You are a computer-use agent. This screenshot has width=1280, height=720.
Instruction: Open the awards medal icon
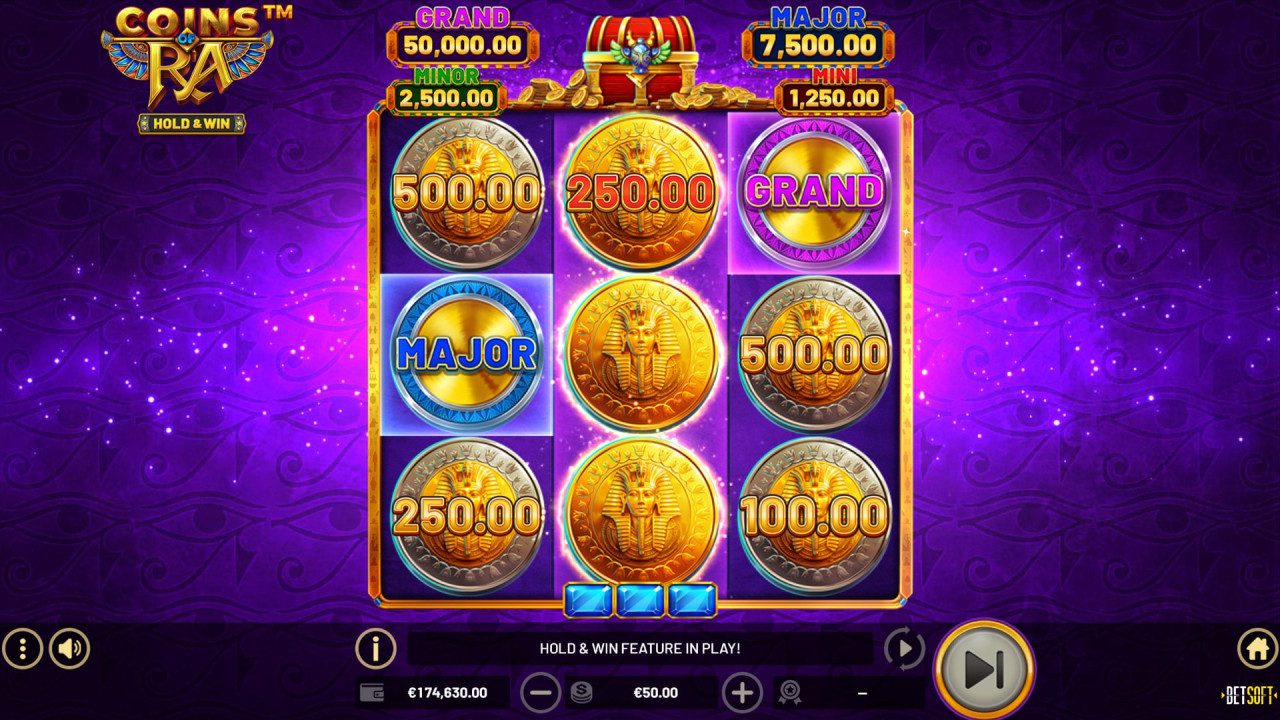coord(790,691)
